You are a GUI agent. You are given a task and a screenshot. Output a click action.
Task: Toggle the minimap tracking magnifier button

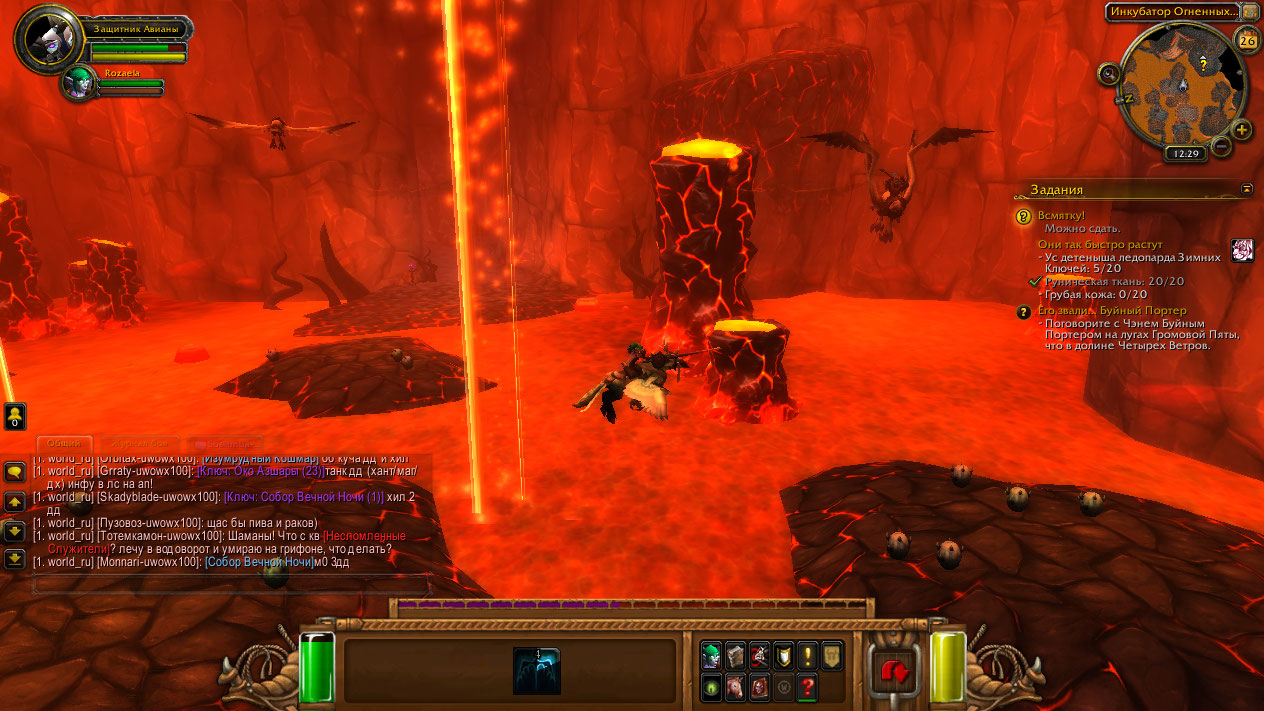[1108, 73]
